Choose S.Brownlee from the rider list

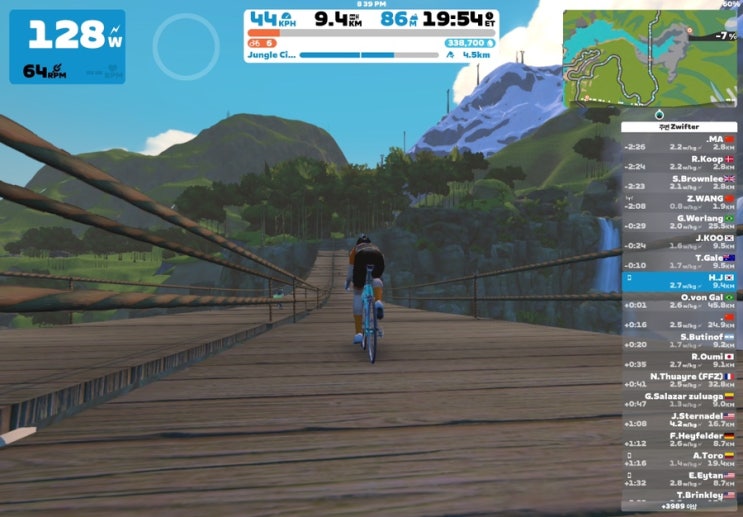(680, 182)
